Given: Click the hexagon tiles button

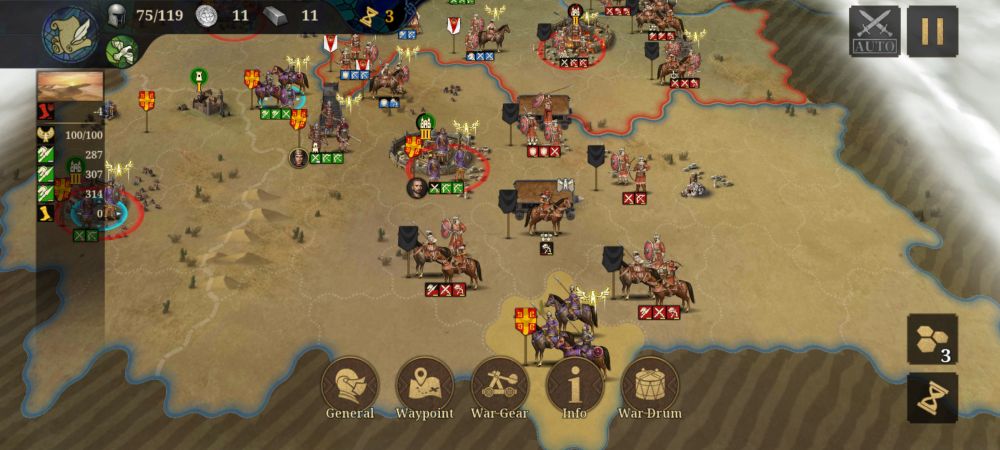Looking at the screenshot, I should coord(932,339).
